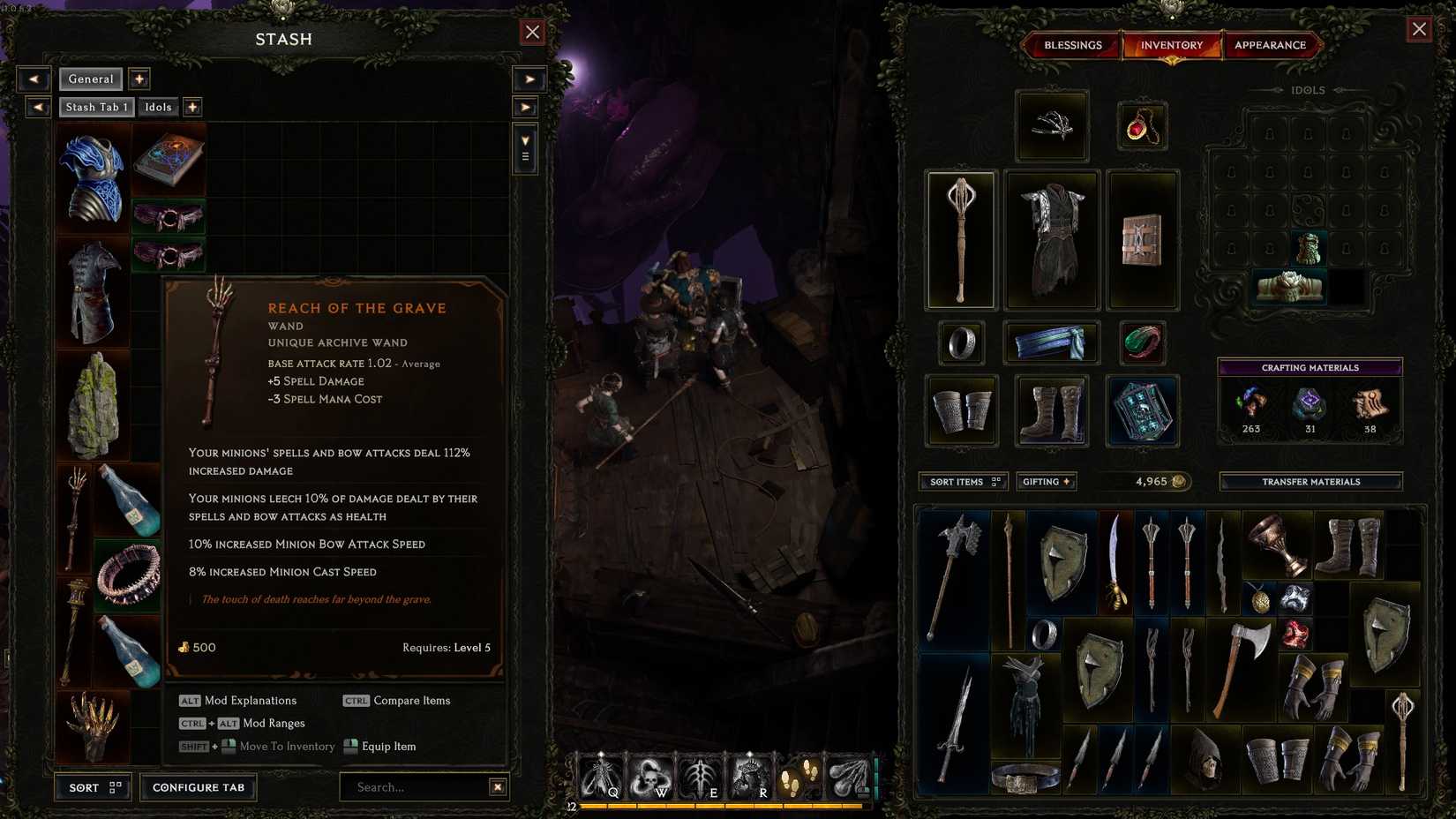1456x819 pixels.
Task: Switch to the Appearance tab
Action: coord(1272,45)
